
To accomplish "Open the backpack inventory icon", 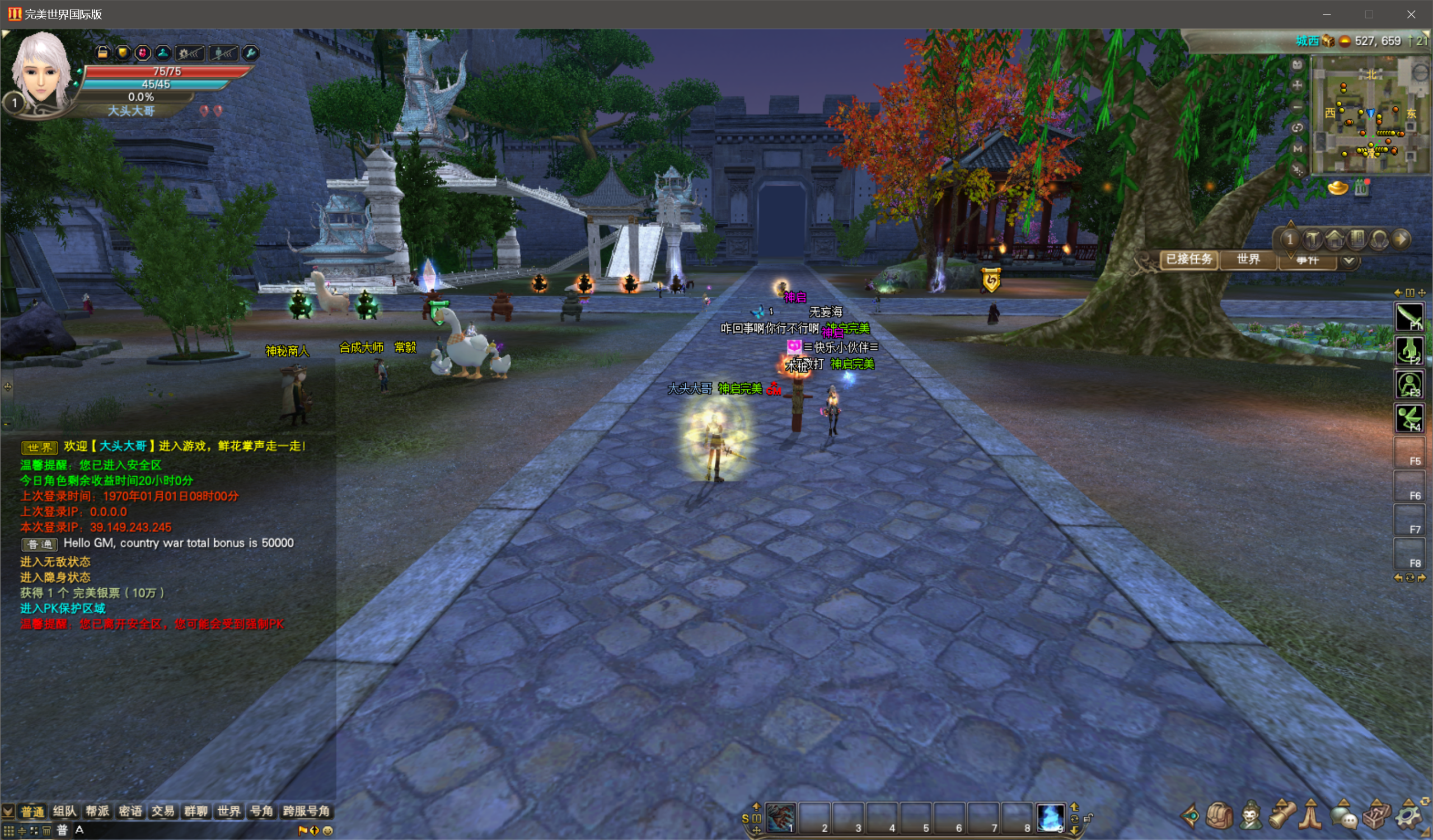I will [1219, 816].
